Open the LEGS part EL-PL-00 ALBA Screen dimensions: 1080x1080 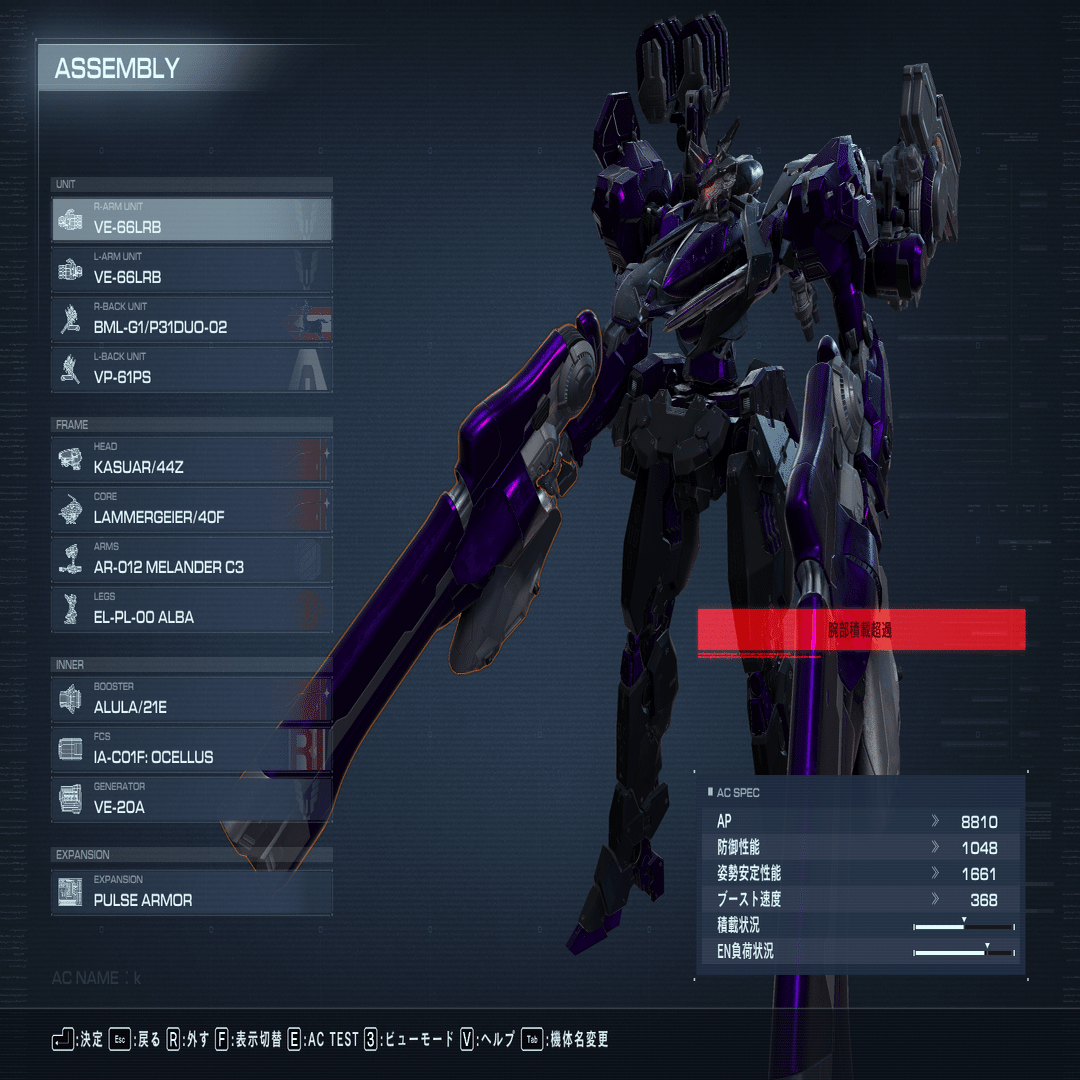point(192,609)
